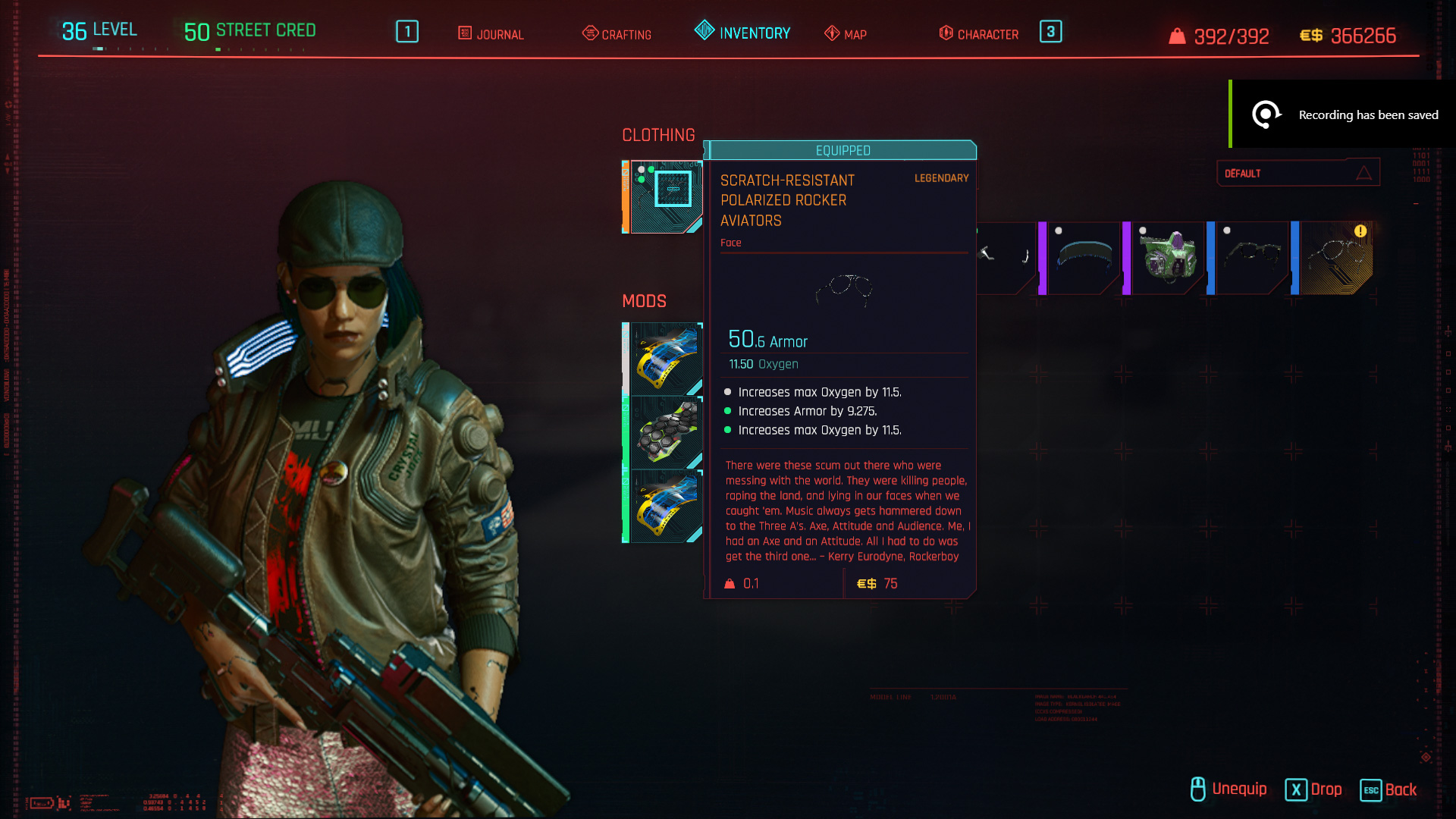Open the DEFAULT sorting dropdown
Viewport: 1456px width, 819px height.
(1298, 173)
